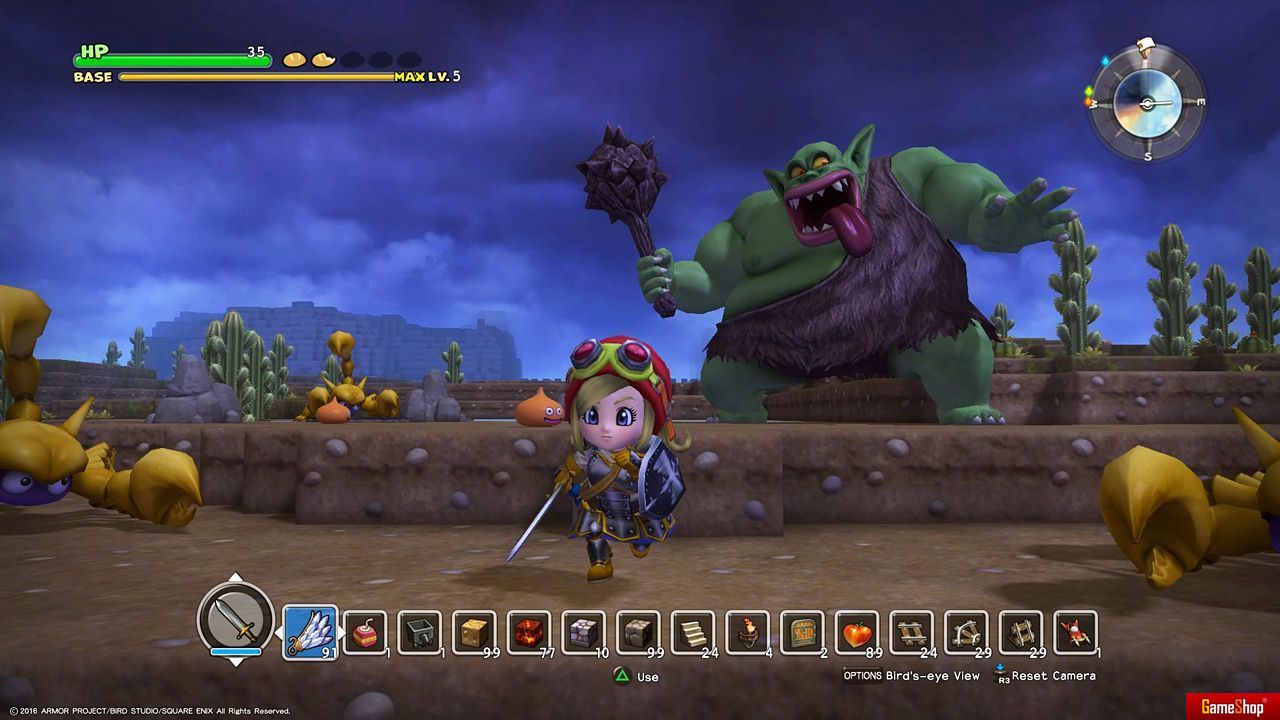Select the lava block slot

point(529,632)
